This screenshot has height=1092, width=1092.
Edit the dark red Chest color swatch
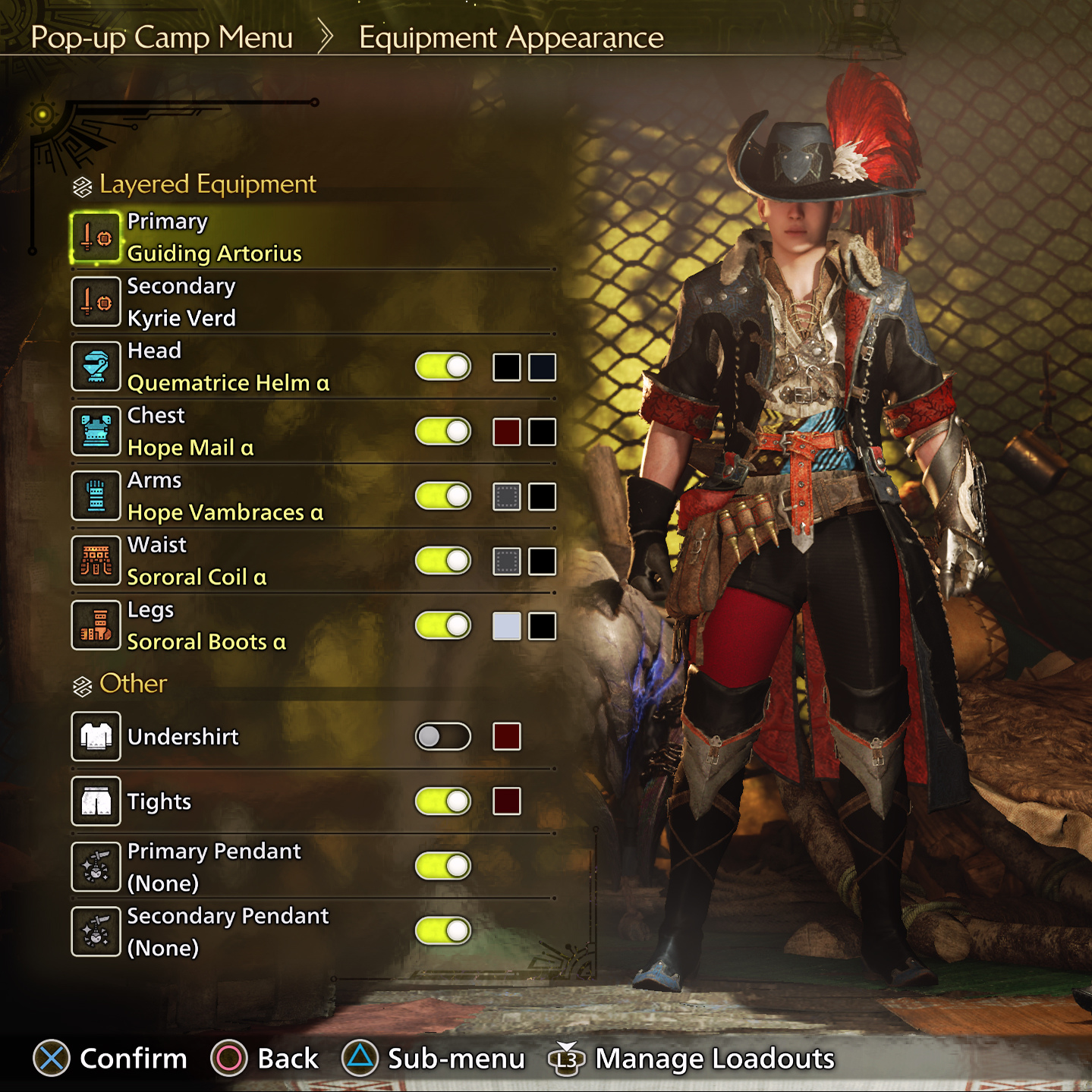(507, 432)
